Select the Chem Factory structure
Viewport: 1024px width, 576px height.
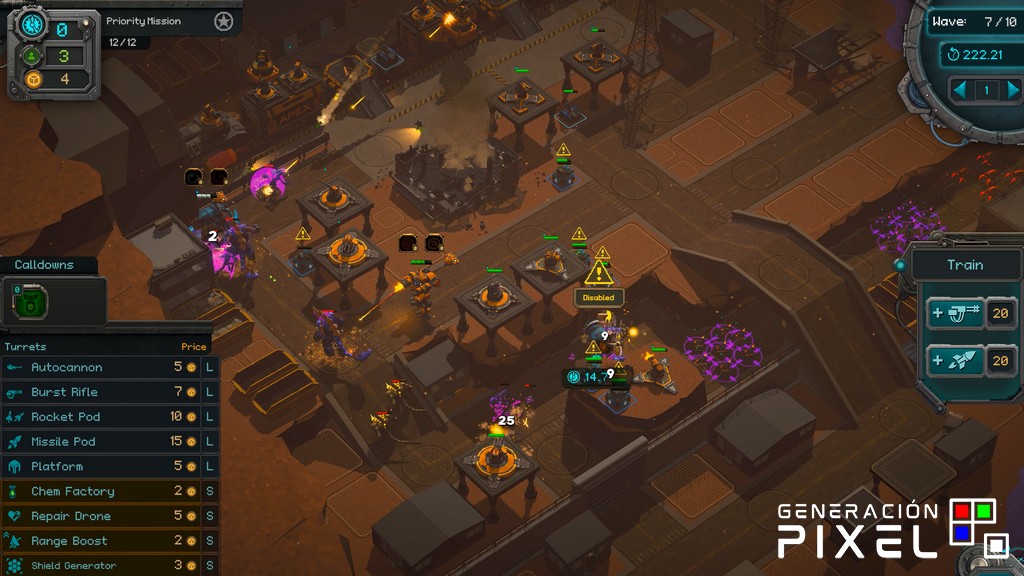point(73,492)
